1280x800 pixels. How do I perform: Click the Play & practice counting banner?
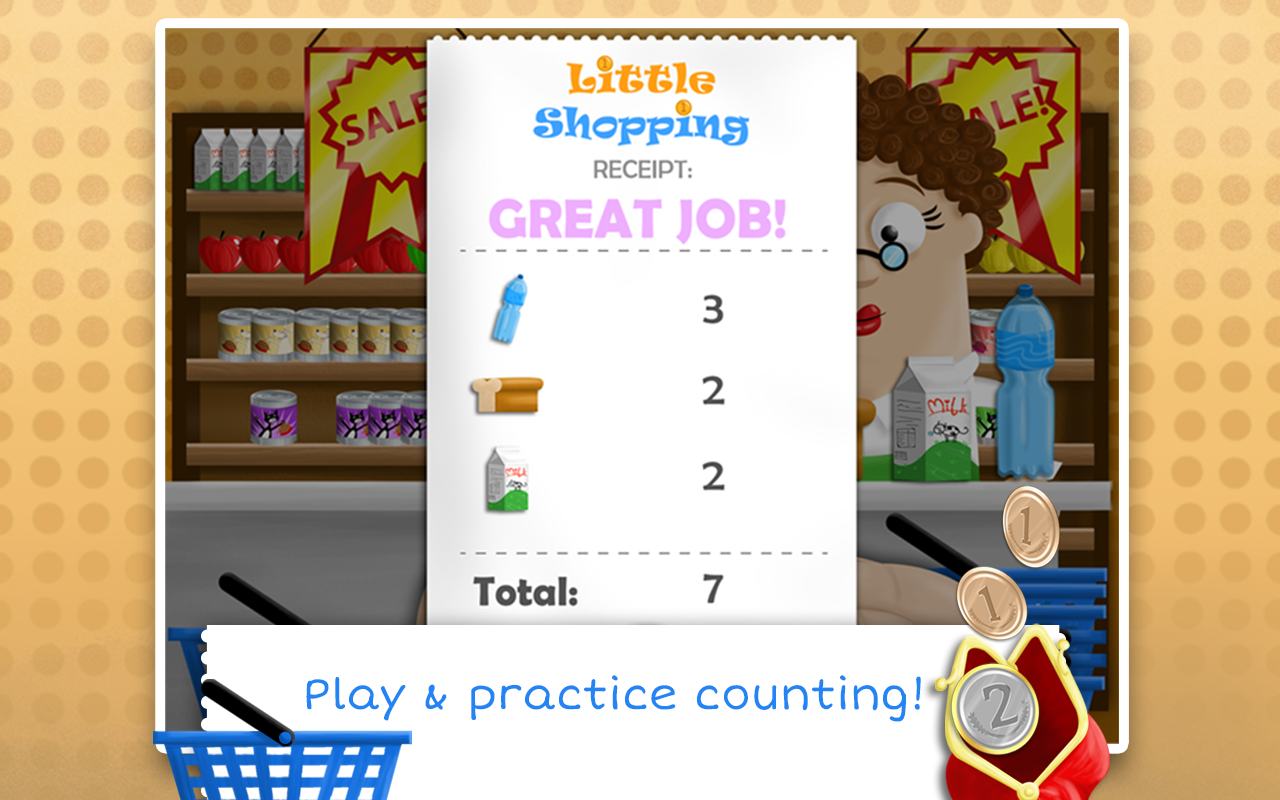[x=614, y=692]
